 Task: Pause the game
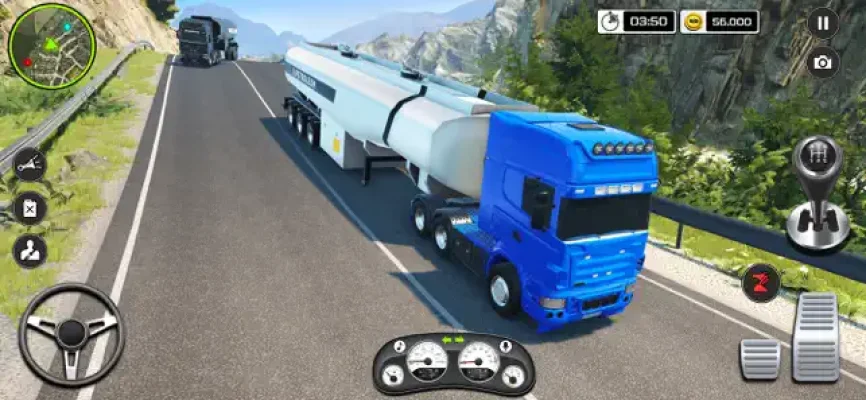click(x=822, y=21)
